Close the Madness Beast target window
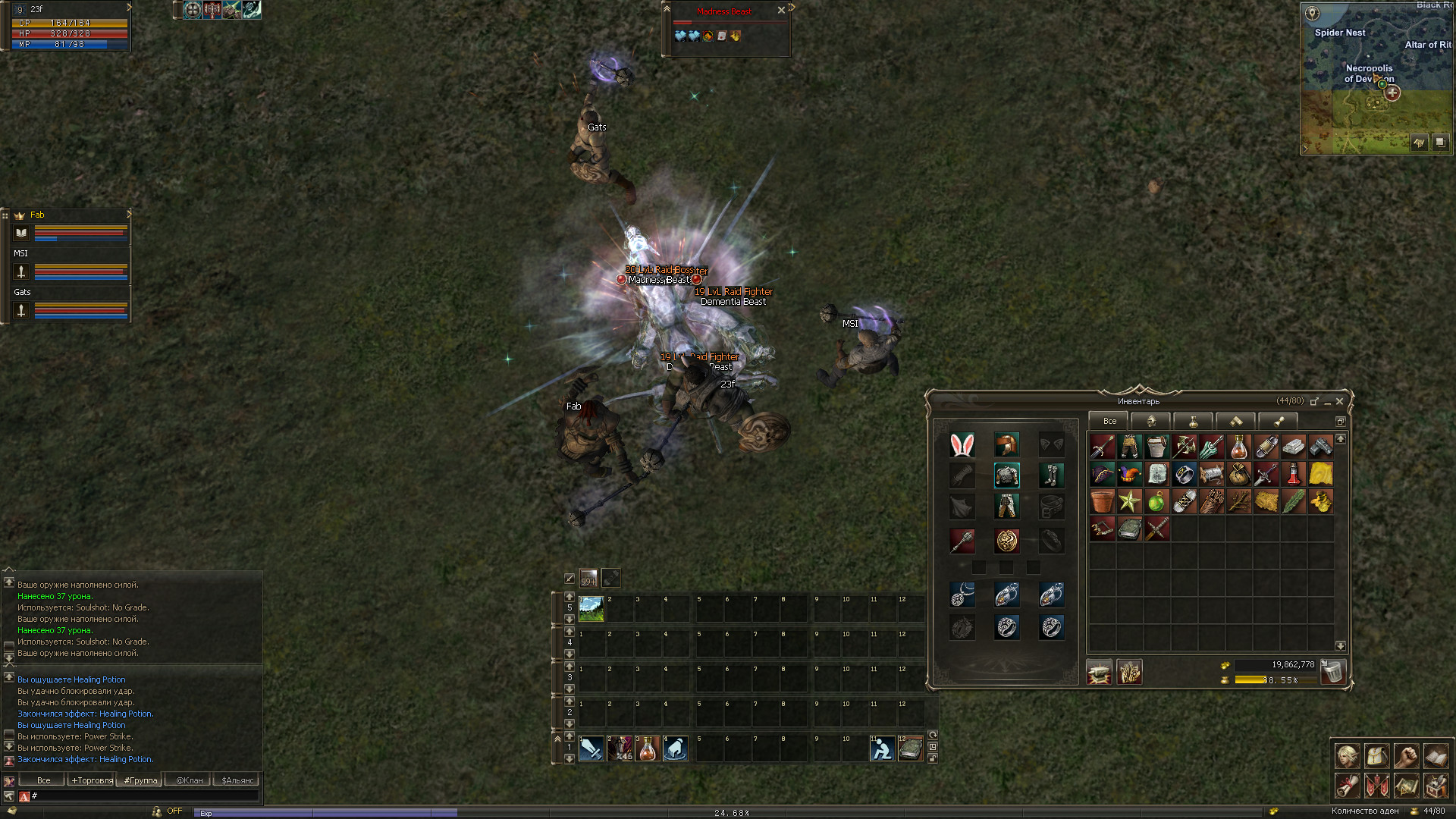 781,11
